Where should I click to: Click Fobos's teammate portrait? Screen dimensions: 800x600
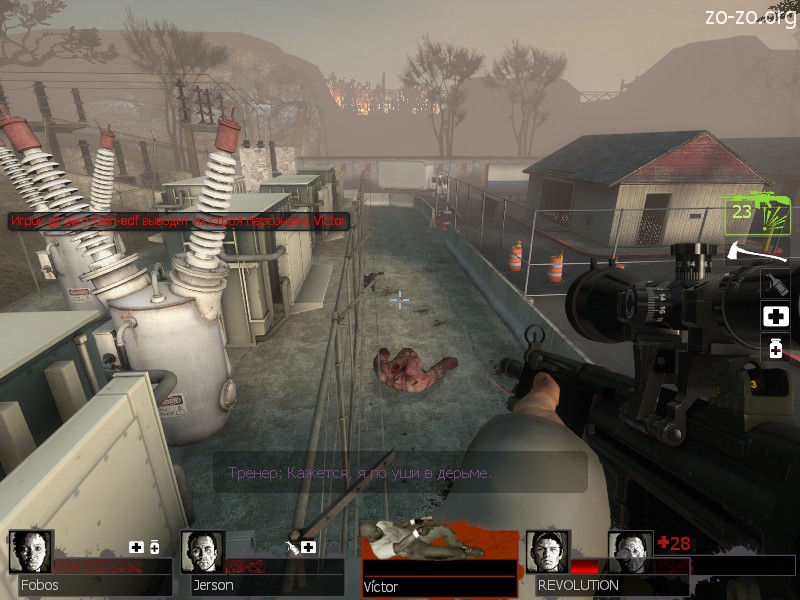[31, 551]
